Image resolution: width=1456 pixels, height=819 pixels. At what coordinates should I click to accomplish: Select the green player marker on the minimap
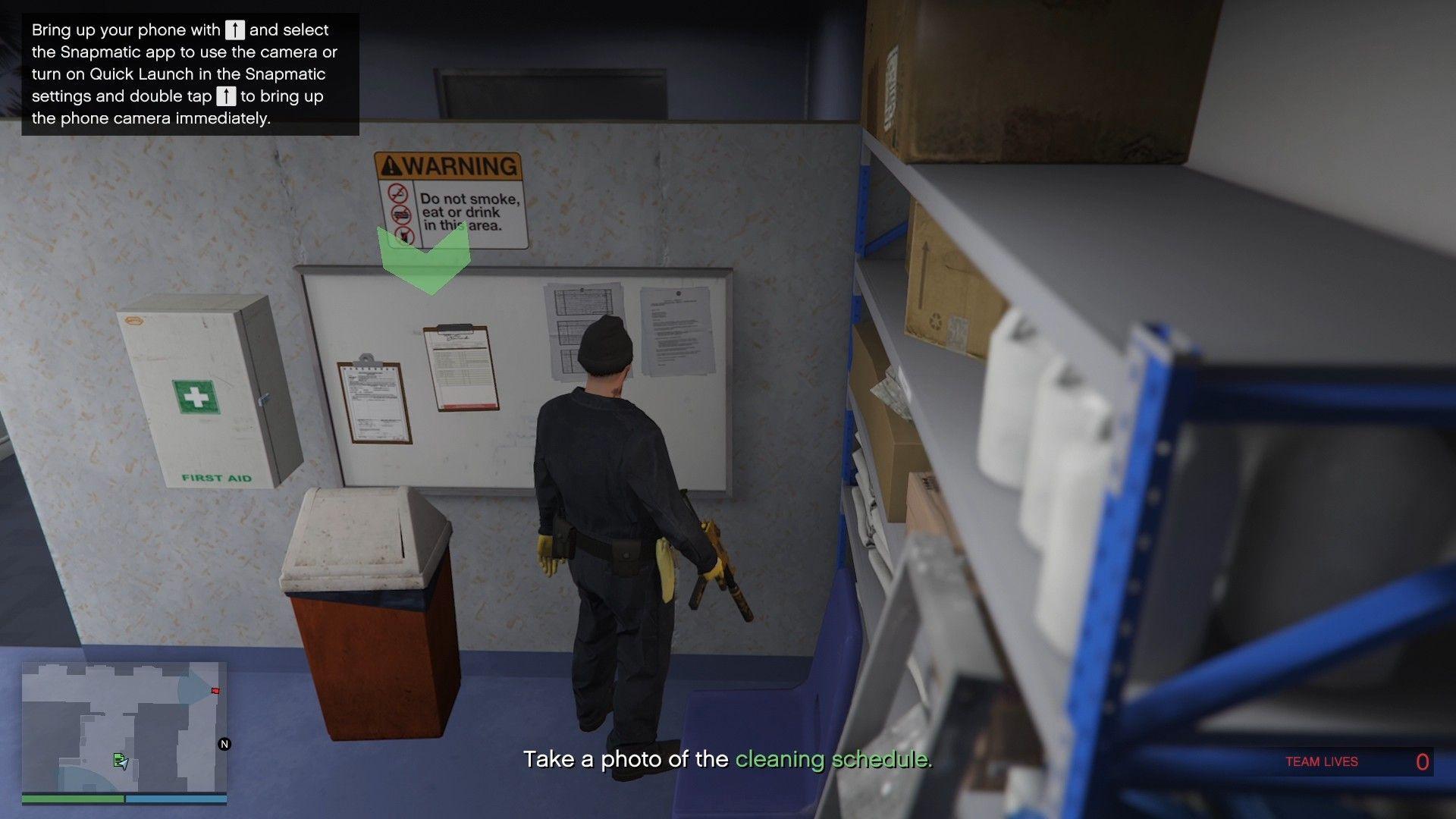[120, 760]
